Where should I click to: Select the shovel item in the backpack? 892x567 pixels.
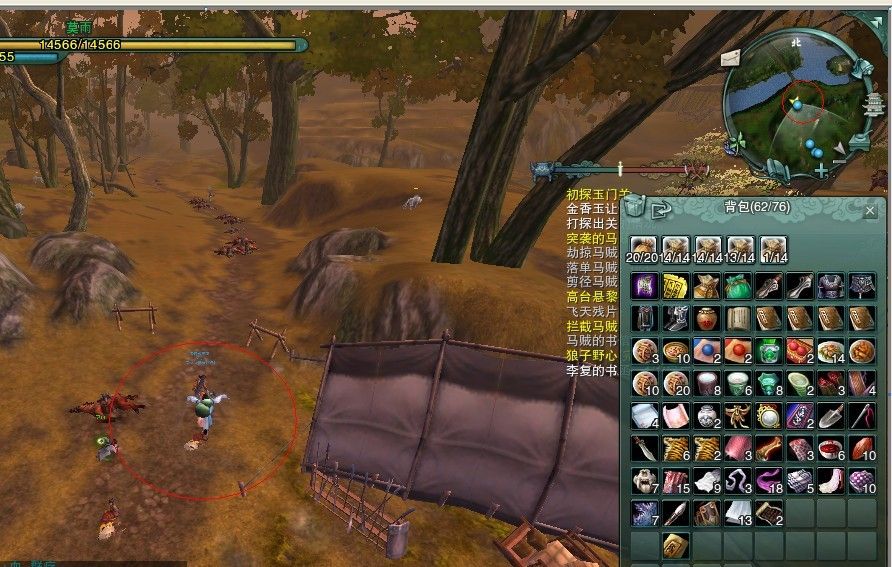pos(833,416)
